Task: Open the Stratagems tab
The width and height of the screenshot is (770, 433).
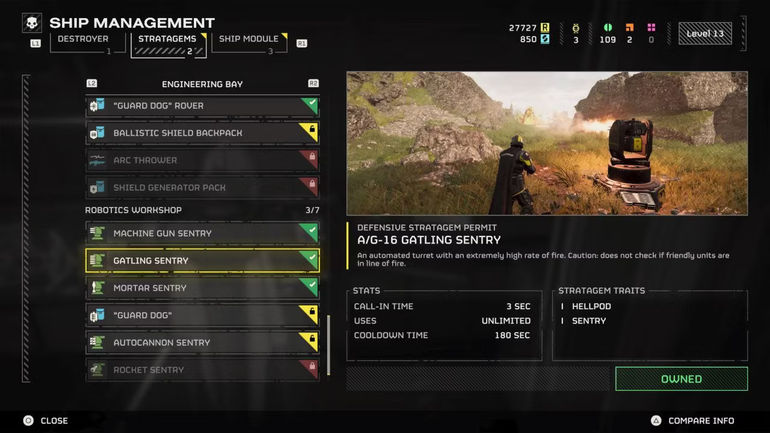Action: pos(165,40)
